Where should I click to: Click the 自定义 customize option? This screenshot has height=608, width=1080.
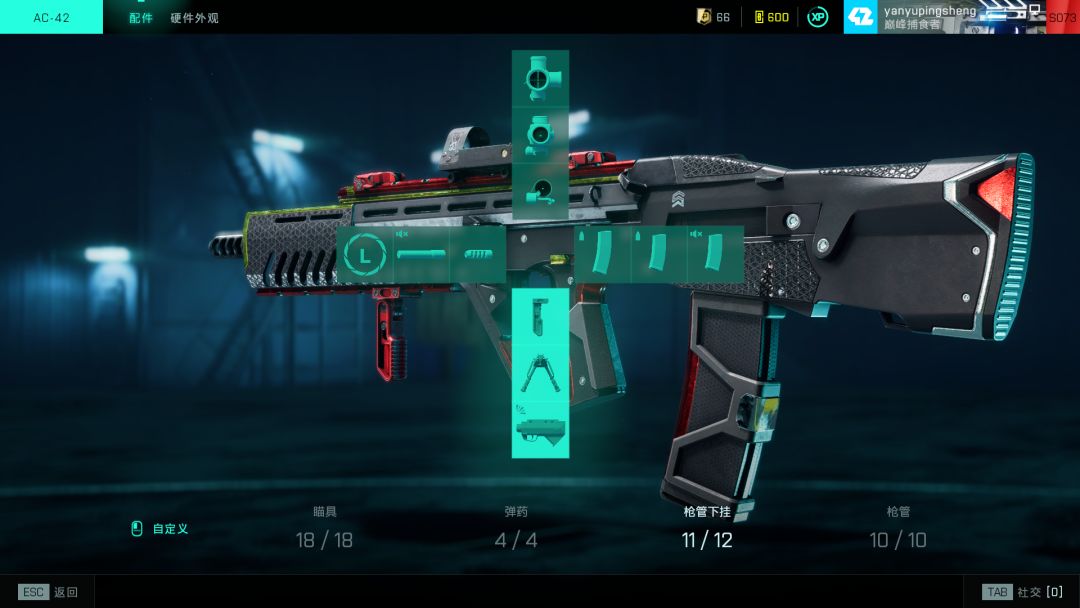click(x=161, y=529)
